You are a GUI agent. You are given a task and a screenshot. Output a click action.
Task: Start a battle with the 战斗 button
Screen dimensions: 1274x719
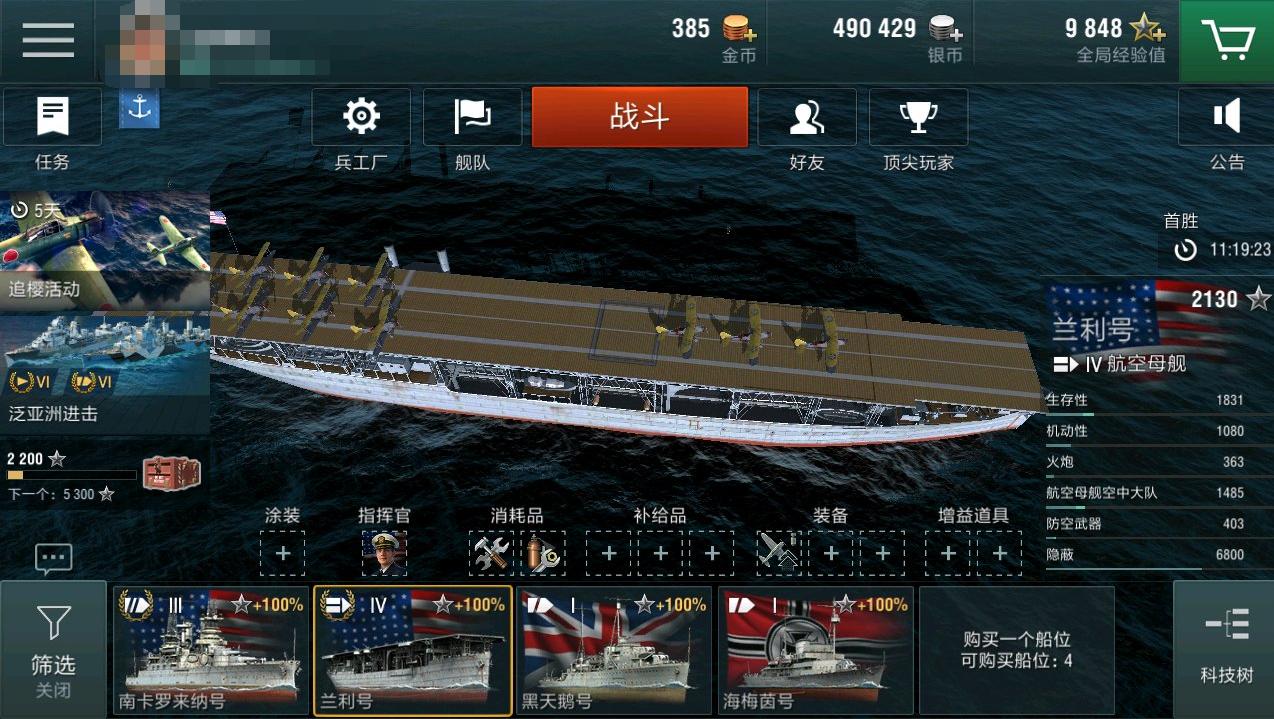[639, 117]
